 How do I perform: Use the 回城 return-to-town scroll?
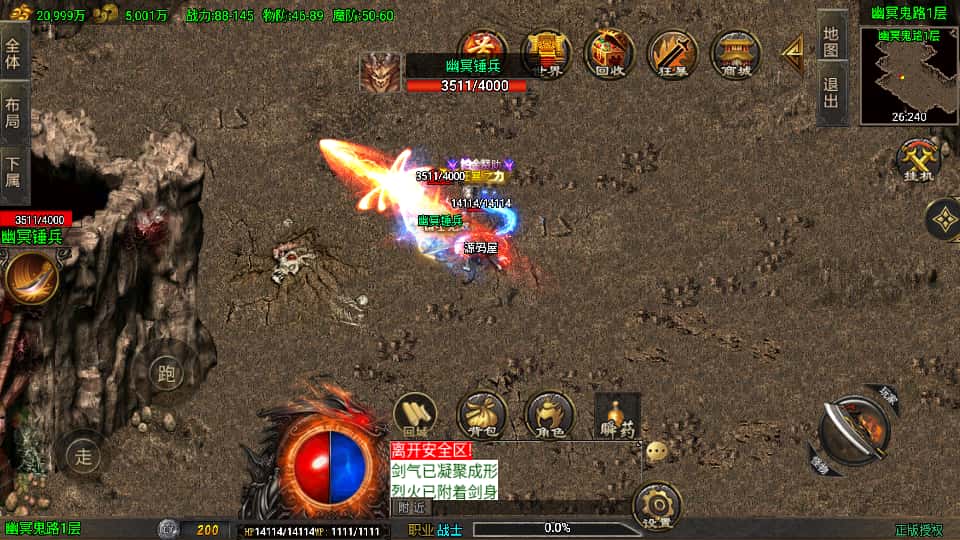pyautogui.click(x=415, y=415)
